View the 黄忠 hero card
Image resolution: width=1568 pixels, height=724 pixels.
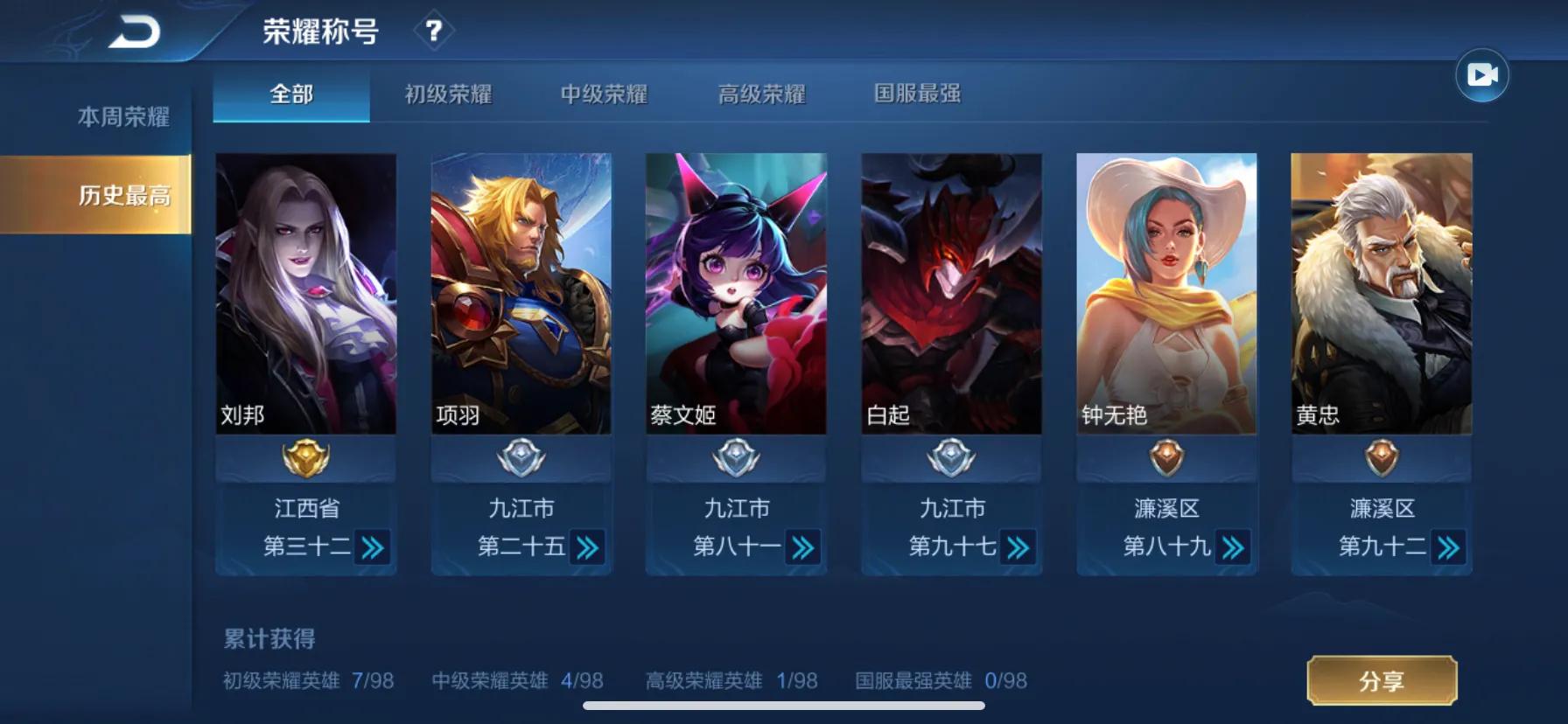[1382, 294]
